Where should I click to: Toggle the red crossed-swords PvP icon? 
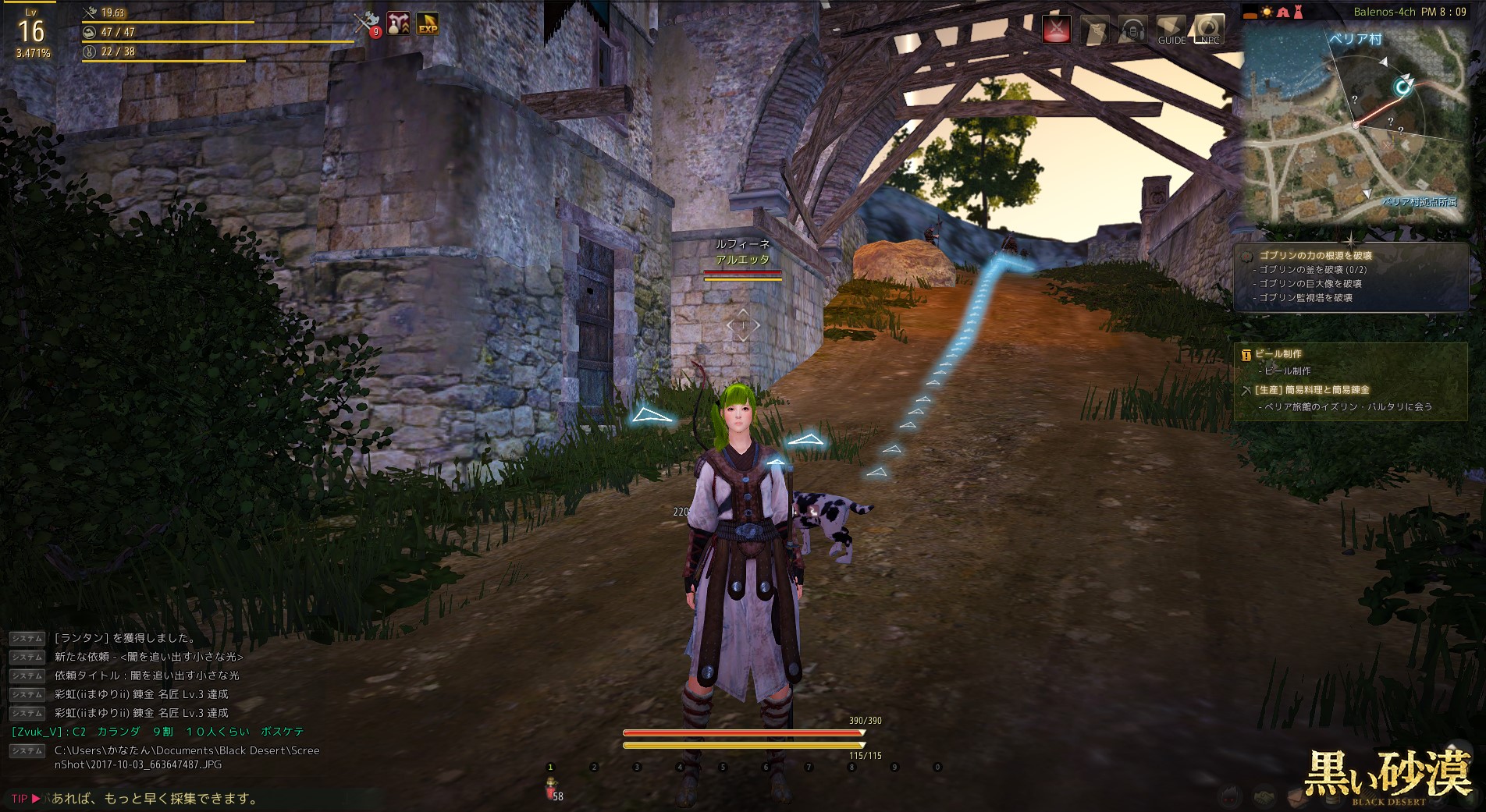click(x=1057, y=30)
